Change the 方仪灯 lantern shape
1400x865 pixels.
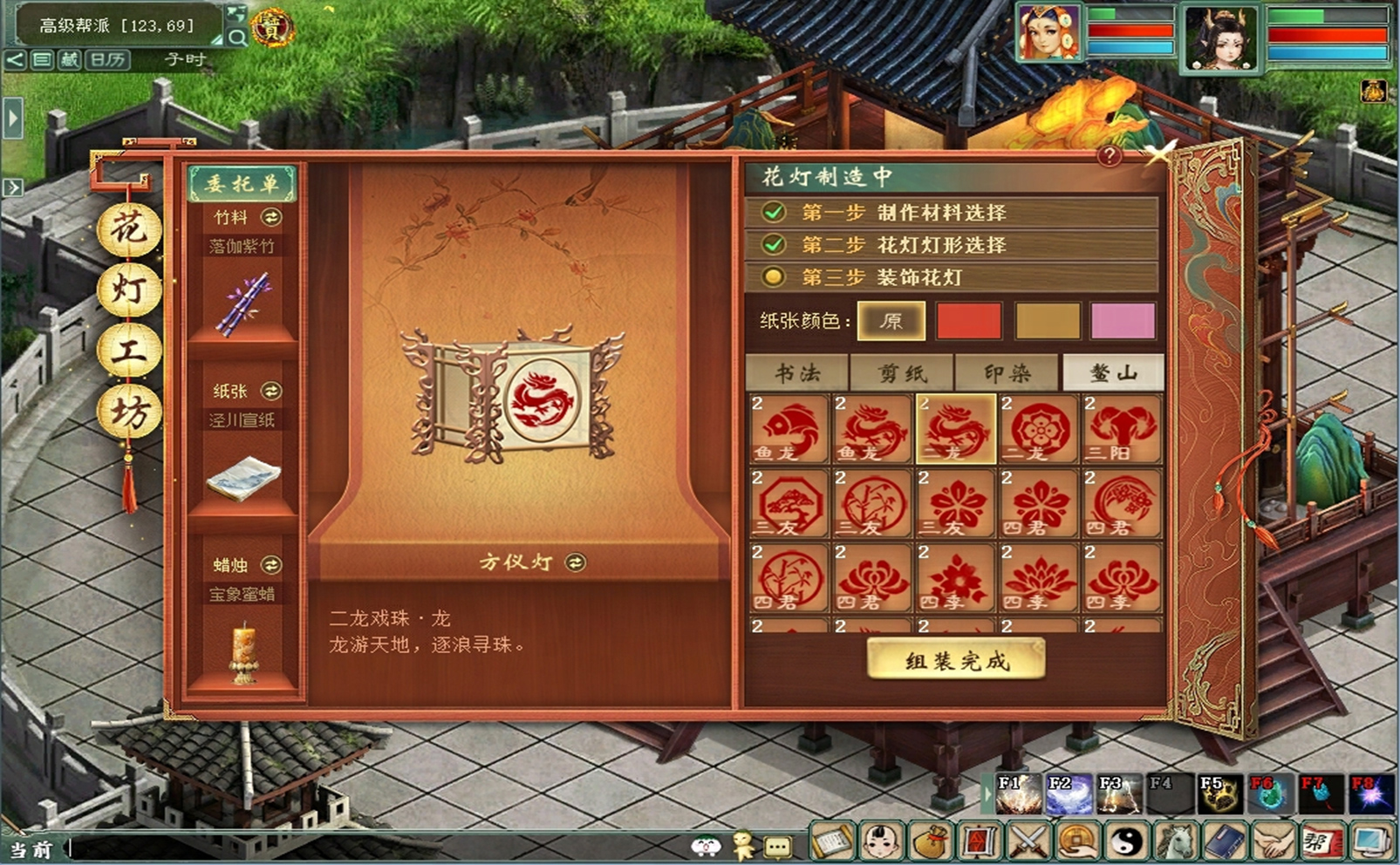point(576,562)
